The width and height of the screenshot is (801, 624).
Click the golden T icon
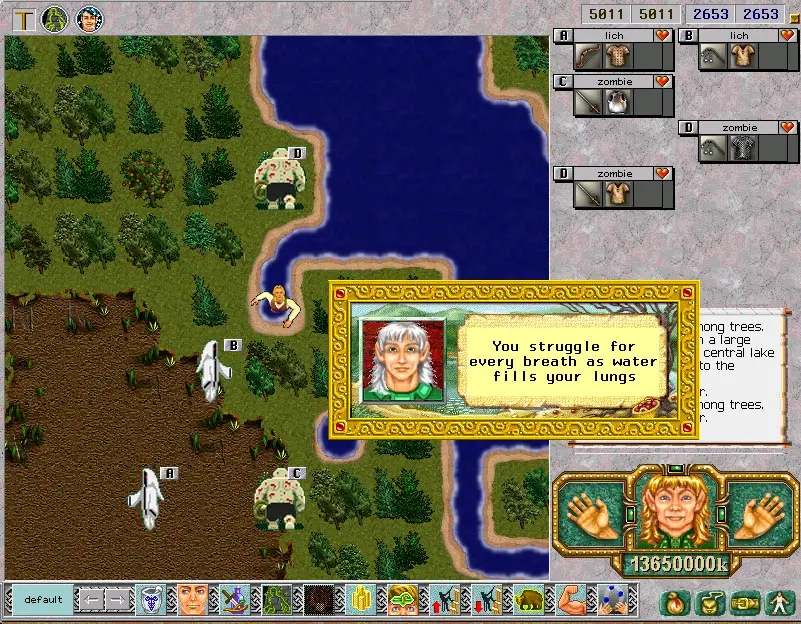point(21,18)
